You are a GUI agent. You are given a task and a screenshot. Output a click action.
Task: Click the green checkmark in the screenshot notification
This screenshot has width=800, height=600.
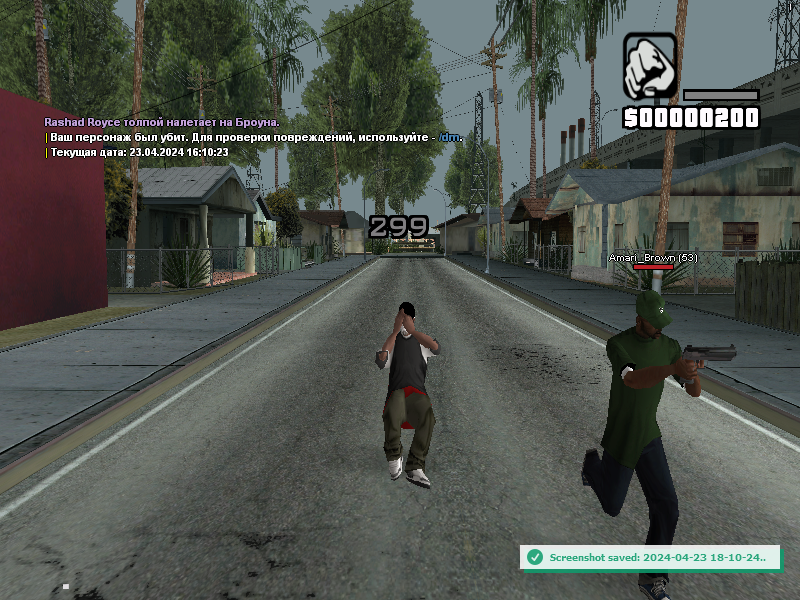pyautogui.click(x=535, y=557)
